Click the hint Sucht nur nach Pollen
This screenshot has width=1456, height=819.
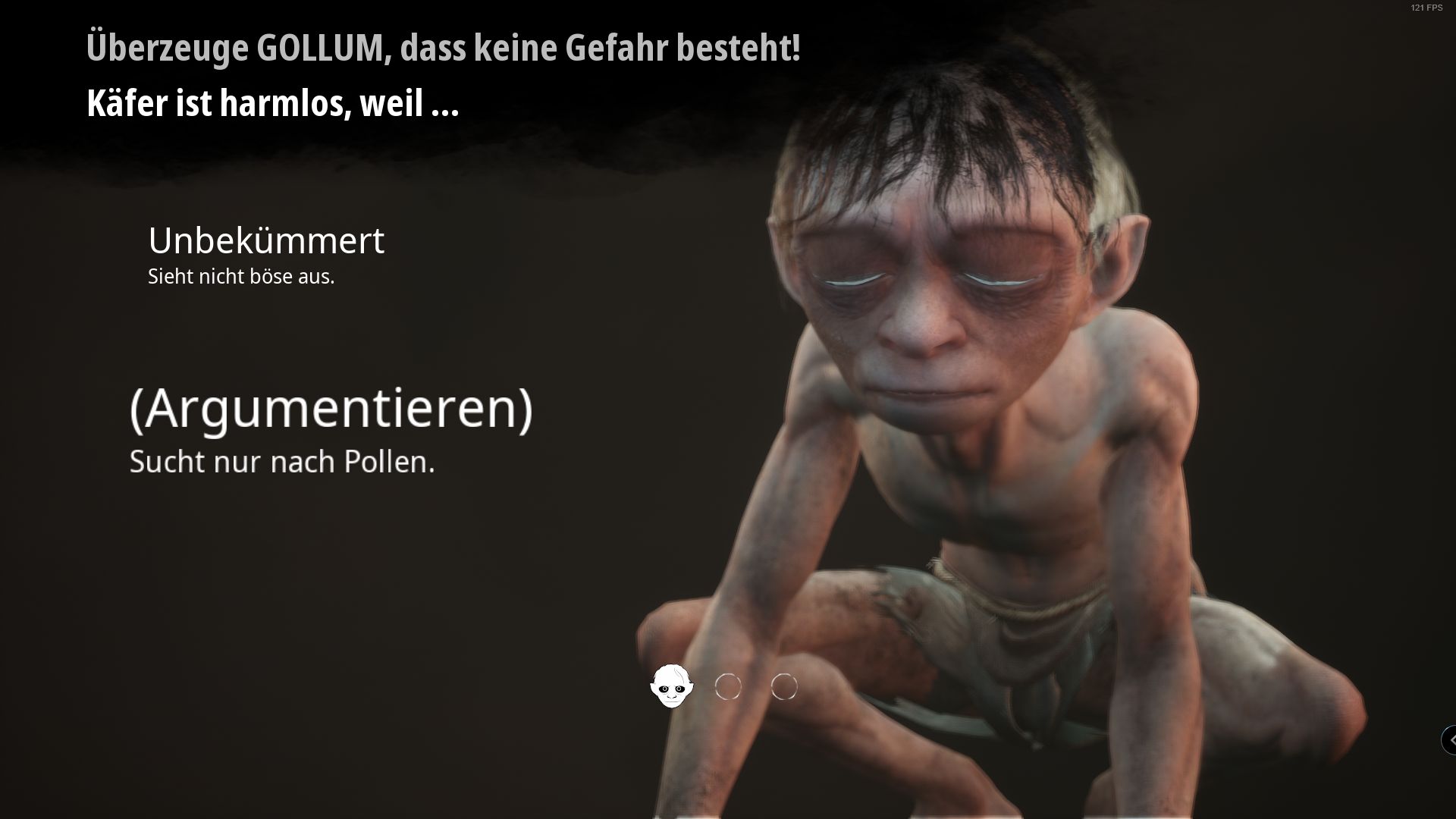pyautogui.click(x=282, y=462)
